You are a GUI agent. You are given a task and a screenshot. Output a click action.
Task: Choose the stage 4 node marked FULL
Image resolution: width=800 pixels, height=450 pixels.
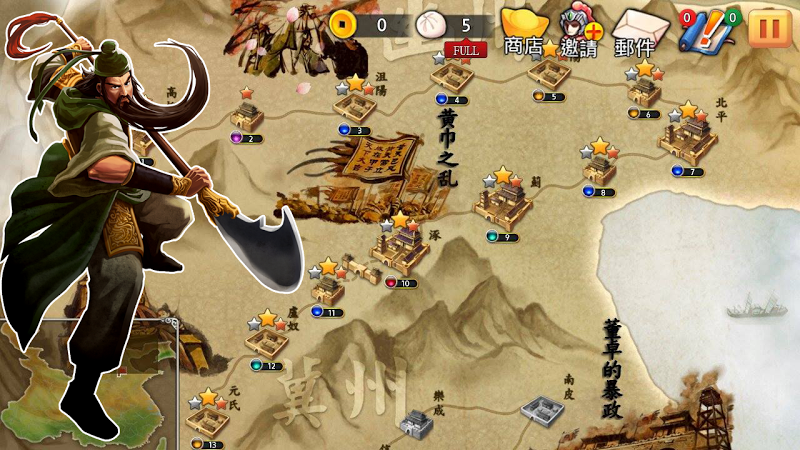coord(458,76)
